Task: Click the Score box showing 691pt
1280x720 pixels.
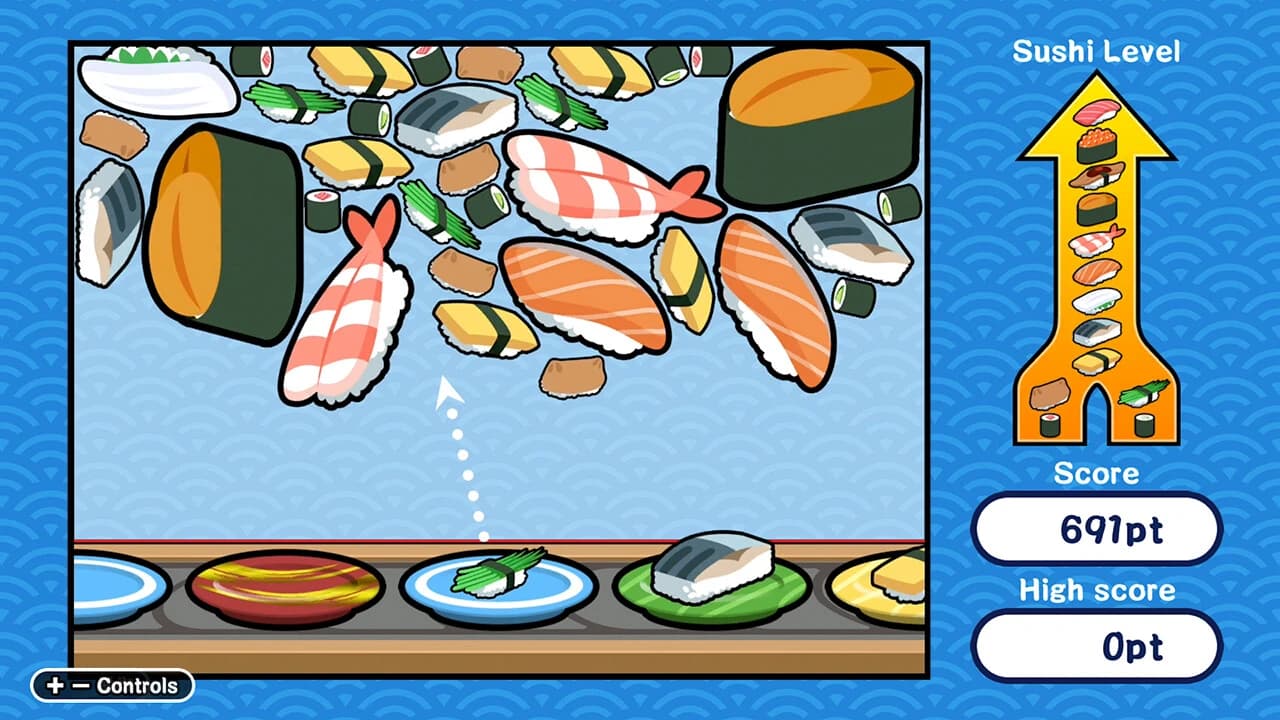Action: pyautogui.click(x=1097, y=531)
